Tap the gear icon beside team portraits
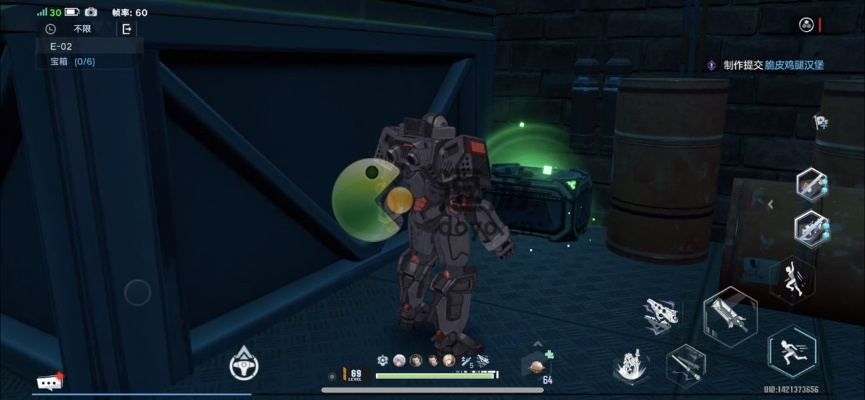Screen dimensions: 865x400 (383, 360)
